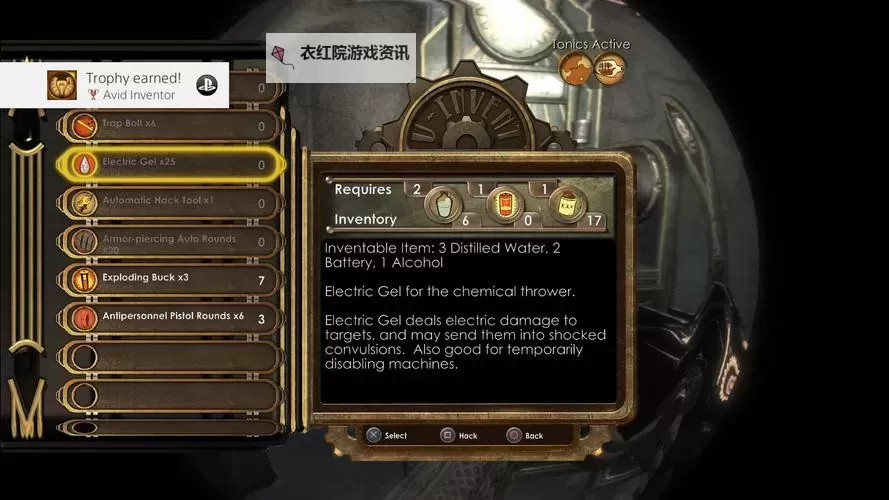Click the first active tonic icon
Image resolution: width=889 pixels, height=500 pixels.
tap(574, 68)
